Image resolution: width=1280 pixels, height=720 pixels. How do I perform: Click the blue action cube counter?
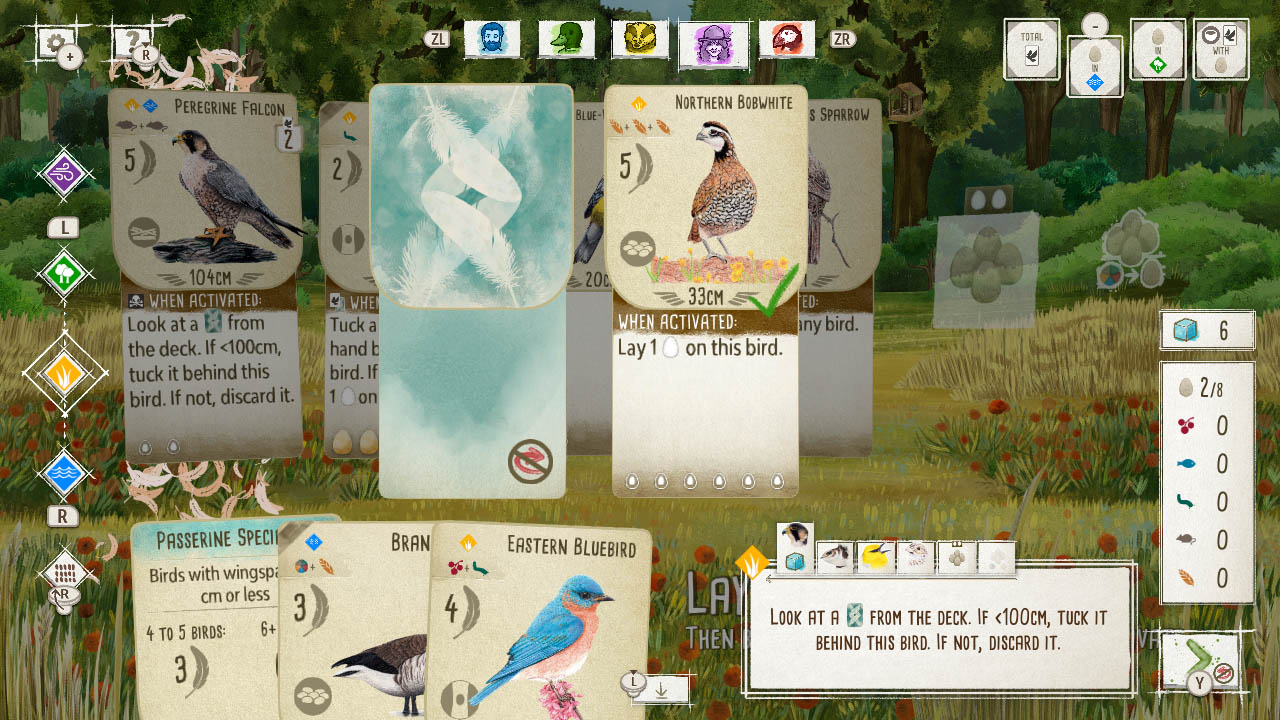[x=1207, y=331]
